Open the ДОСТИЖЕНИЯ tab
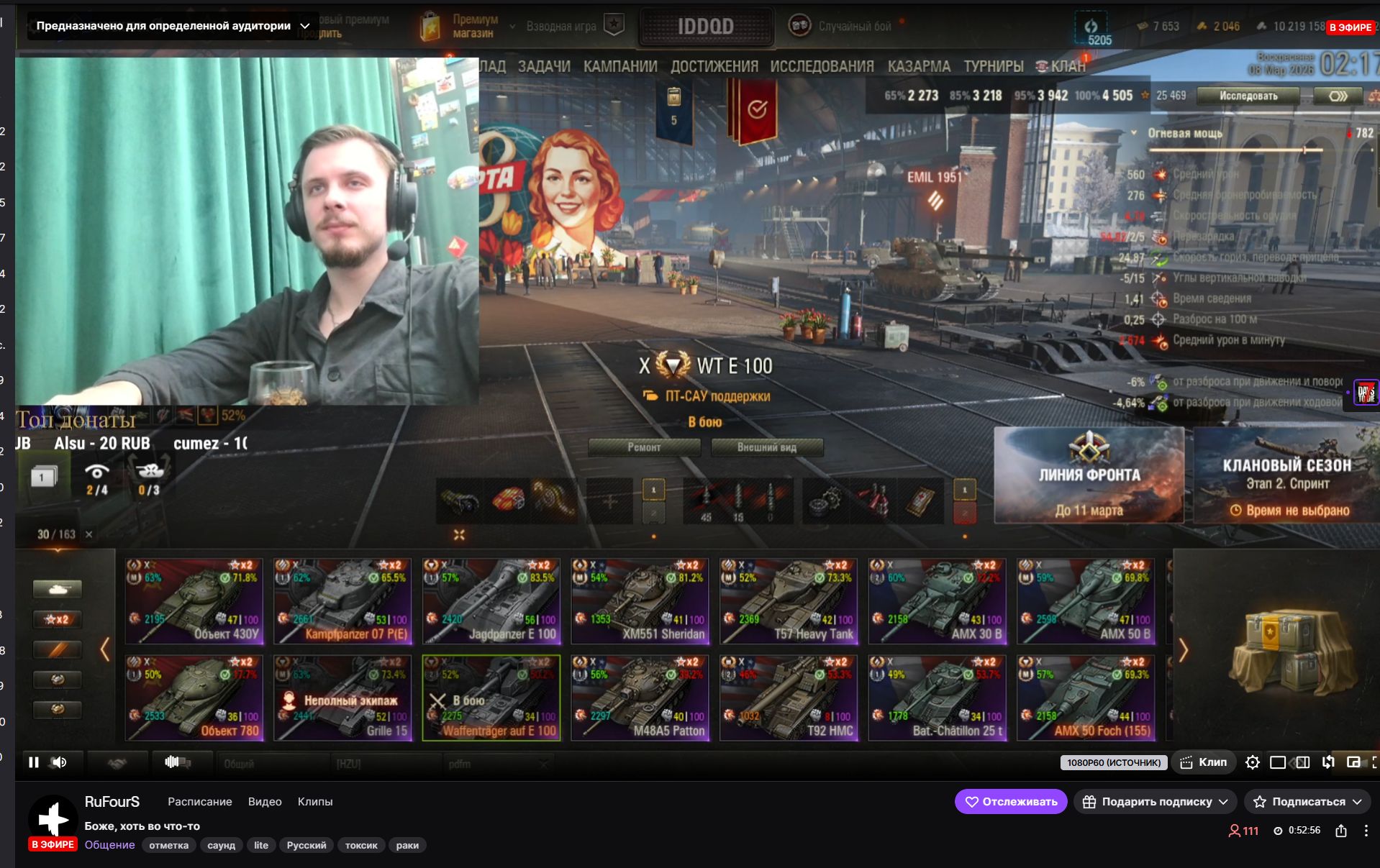 point(714,67)
